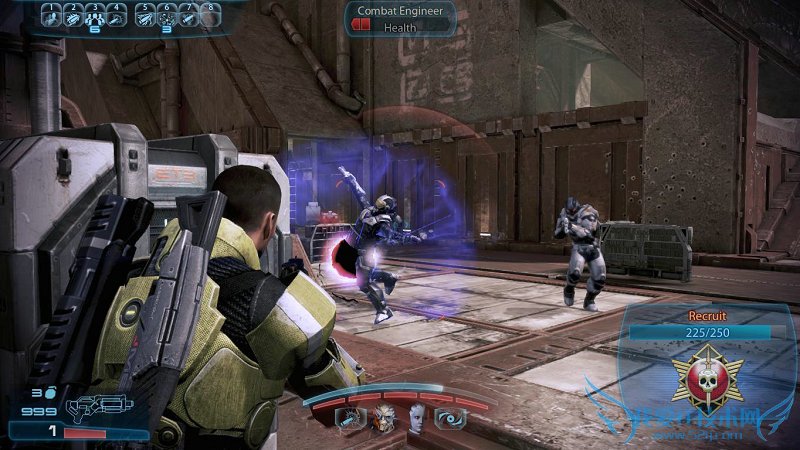
Task: Activate the power in hotbar slot 1
Action: click(x=50, y=16)
